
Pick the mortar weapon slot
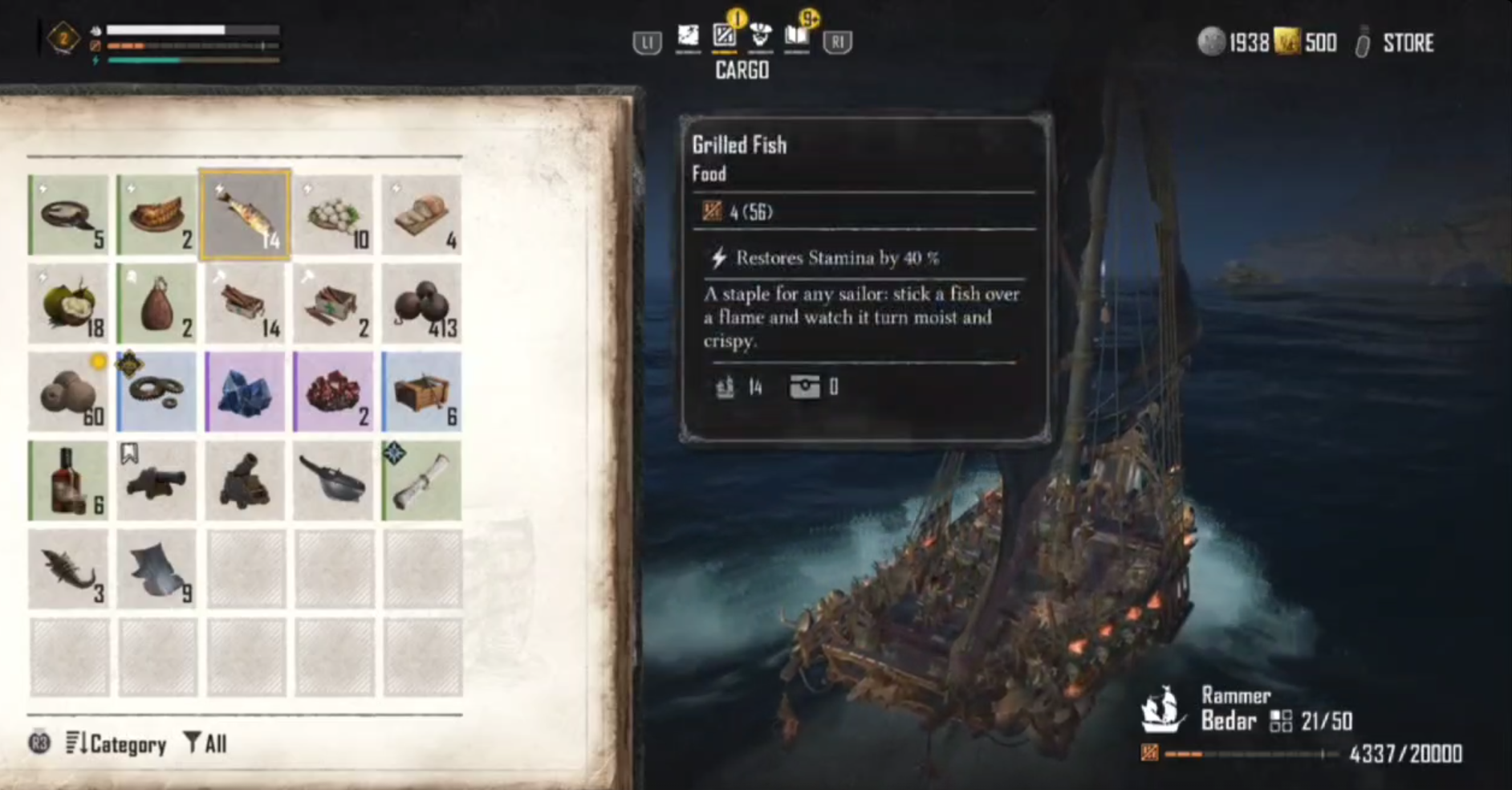(x=245, y=480)
